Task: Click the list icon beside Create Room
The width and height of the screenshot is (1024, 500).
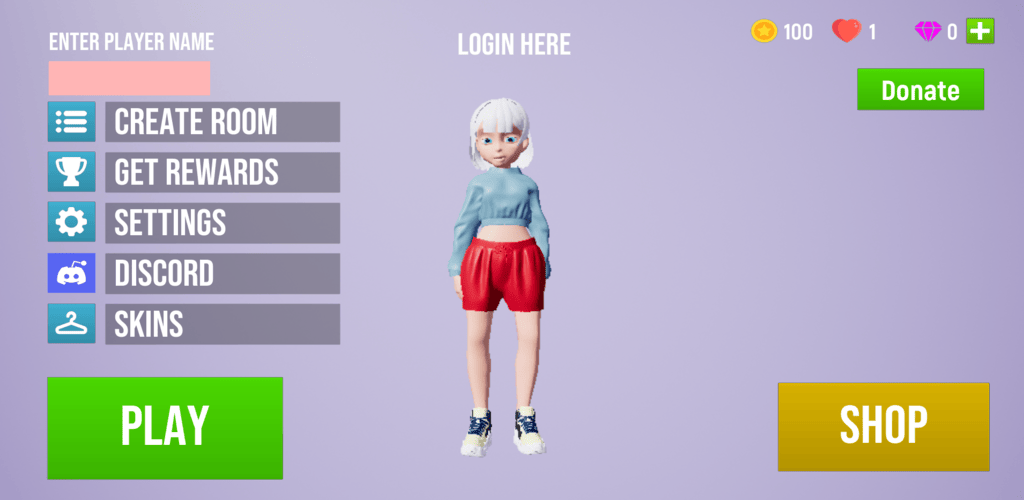Action: coord(72,122)
